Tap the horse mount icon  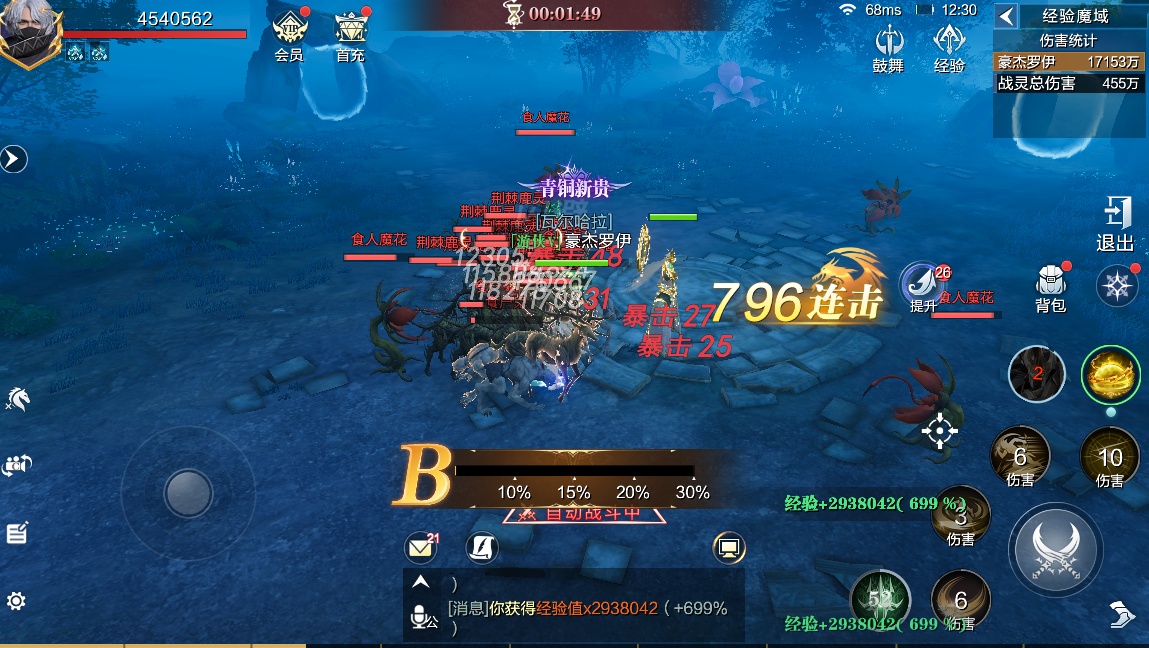(17, 399)
